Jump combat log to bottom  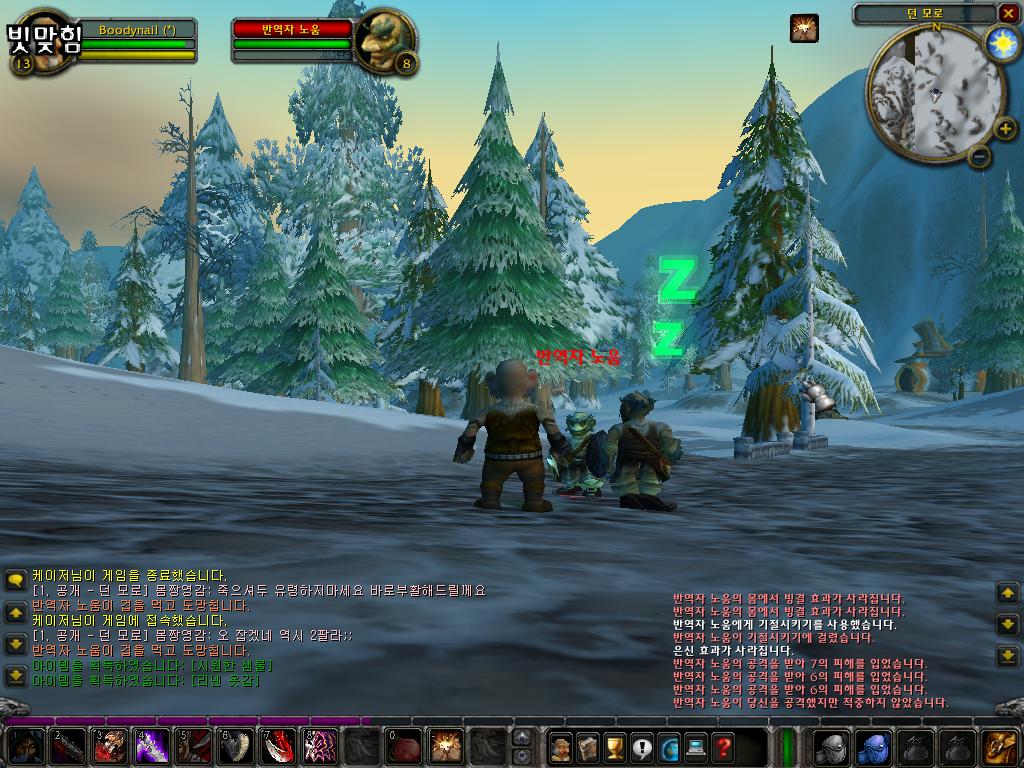(1008, 656)
